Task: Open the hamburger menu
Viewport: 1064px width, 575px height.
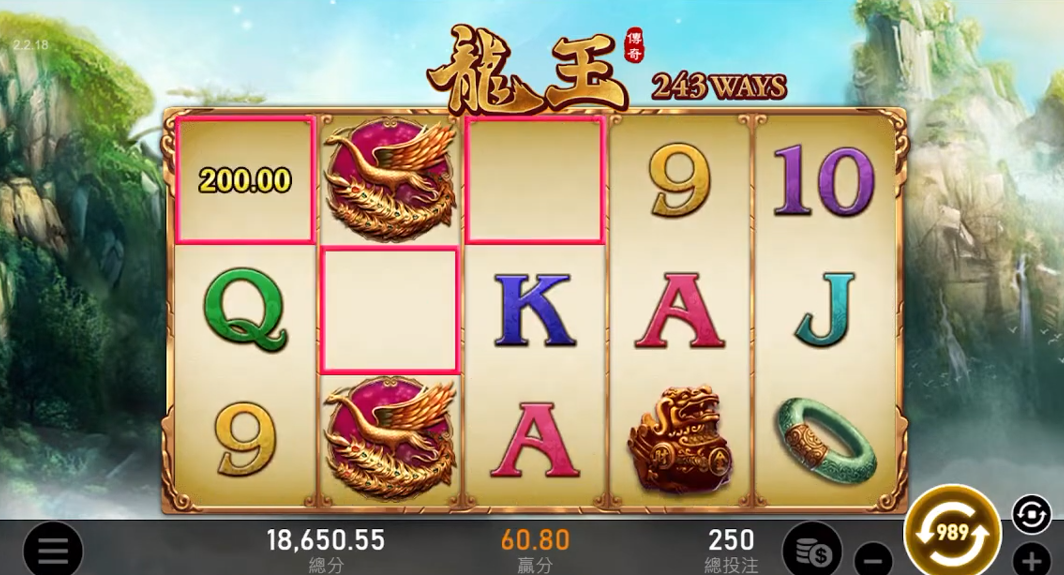Action: click(x=52, y=549)
